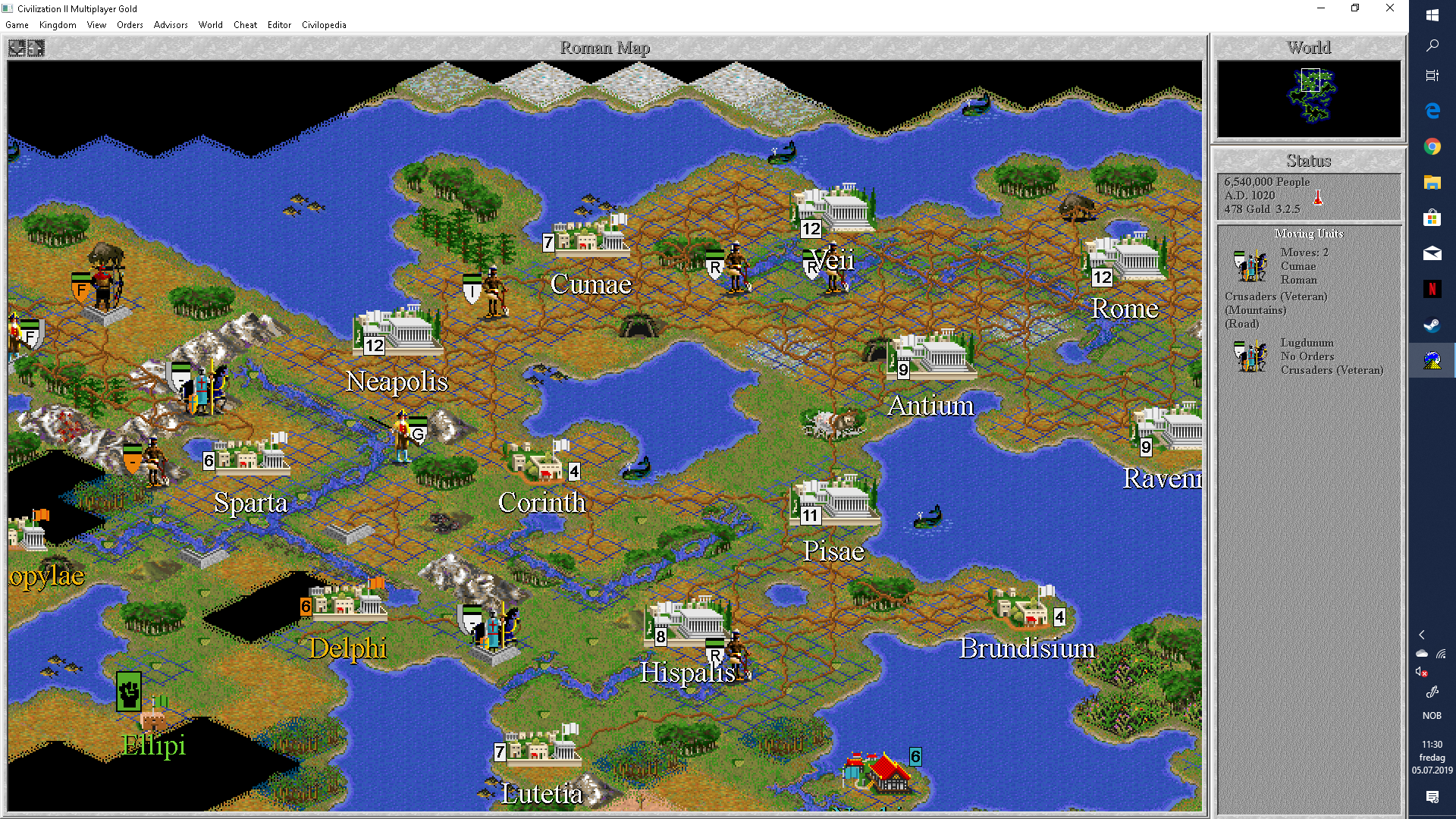1456x819 pixels.
Task: Click the zoom-out map arrow toolbar icon
Action: pyautogui.click(x=16, y=48)
